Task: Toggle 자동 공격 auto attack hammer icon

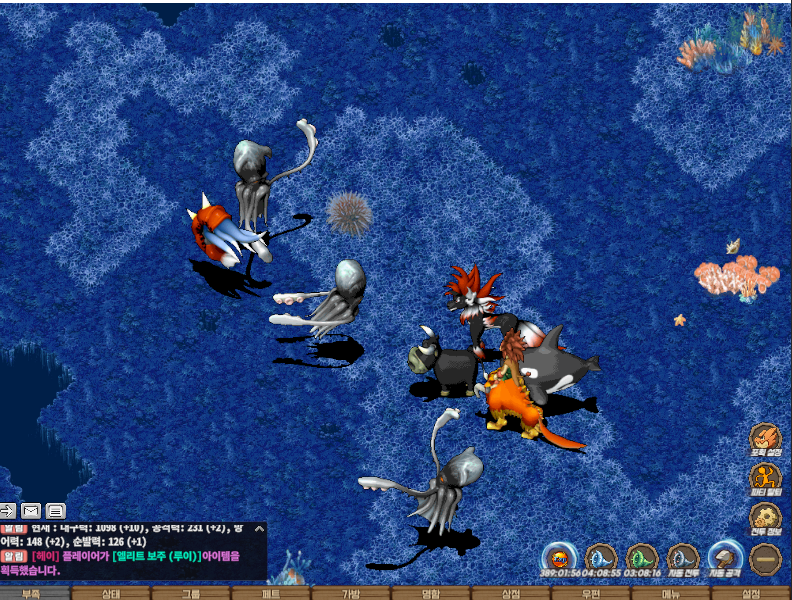Action: pyautogui.click(x=725, y=558)
